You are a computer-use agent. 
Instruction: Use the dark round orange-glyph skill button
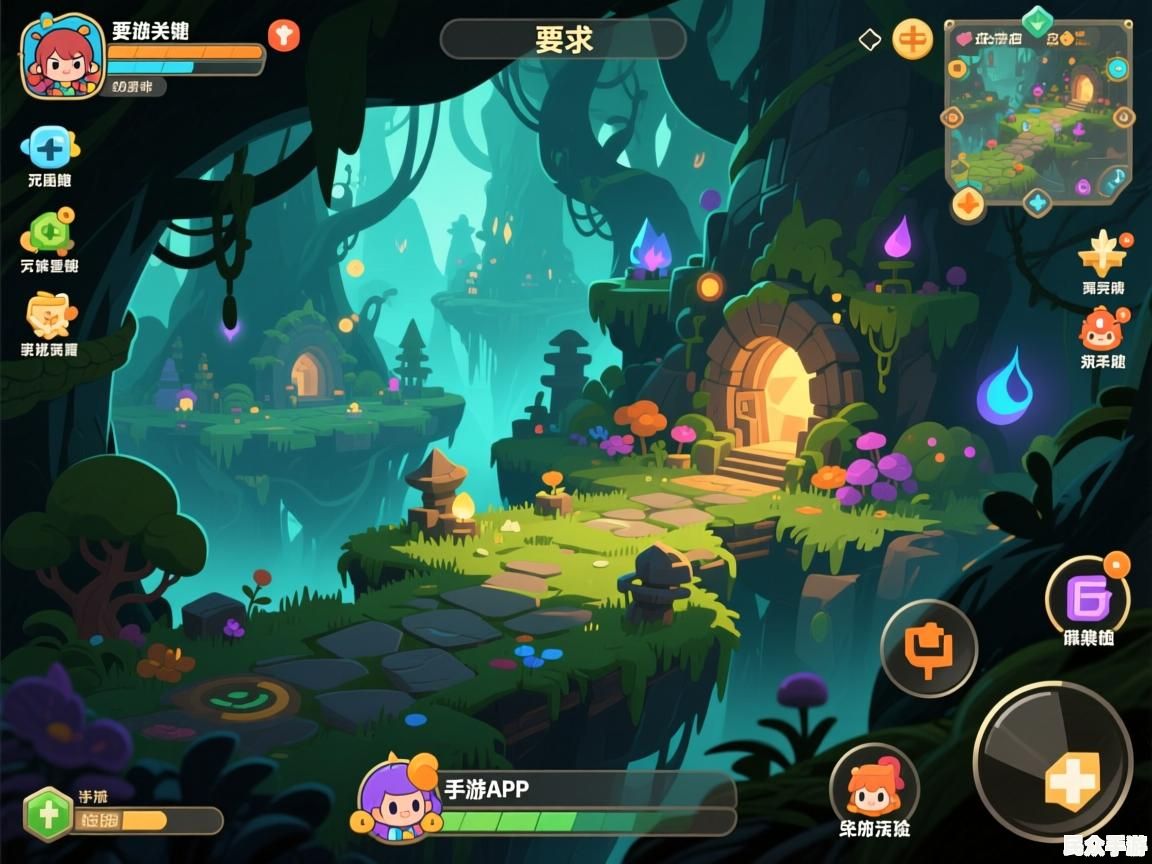coord(928,648)
